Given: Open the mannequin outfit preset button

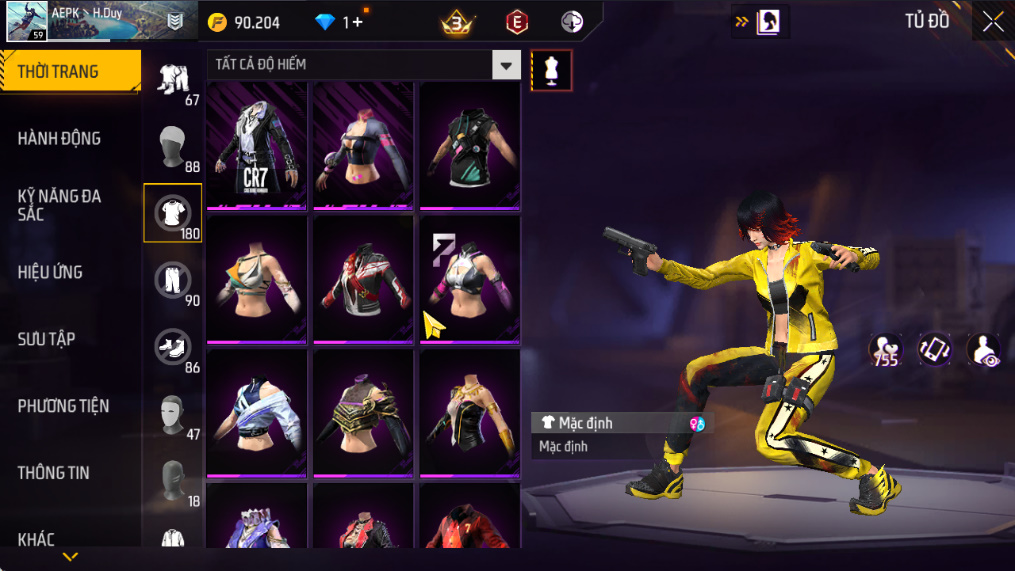Looking at the screenshot, I should click(x=551, y=70).
